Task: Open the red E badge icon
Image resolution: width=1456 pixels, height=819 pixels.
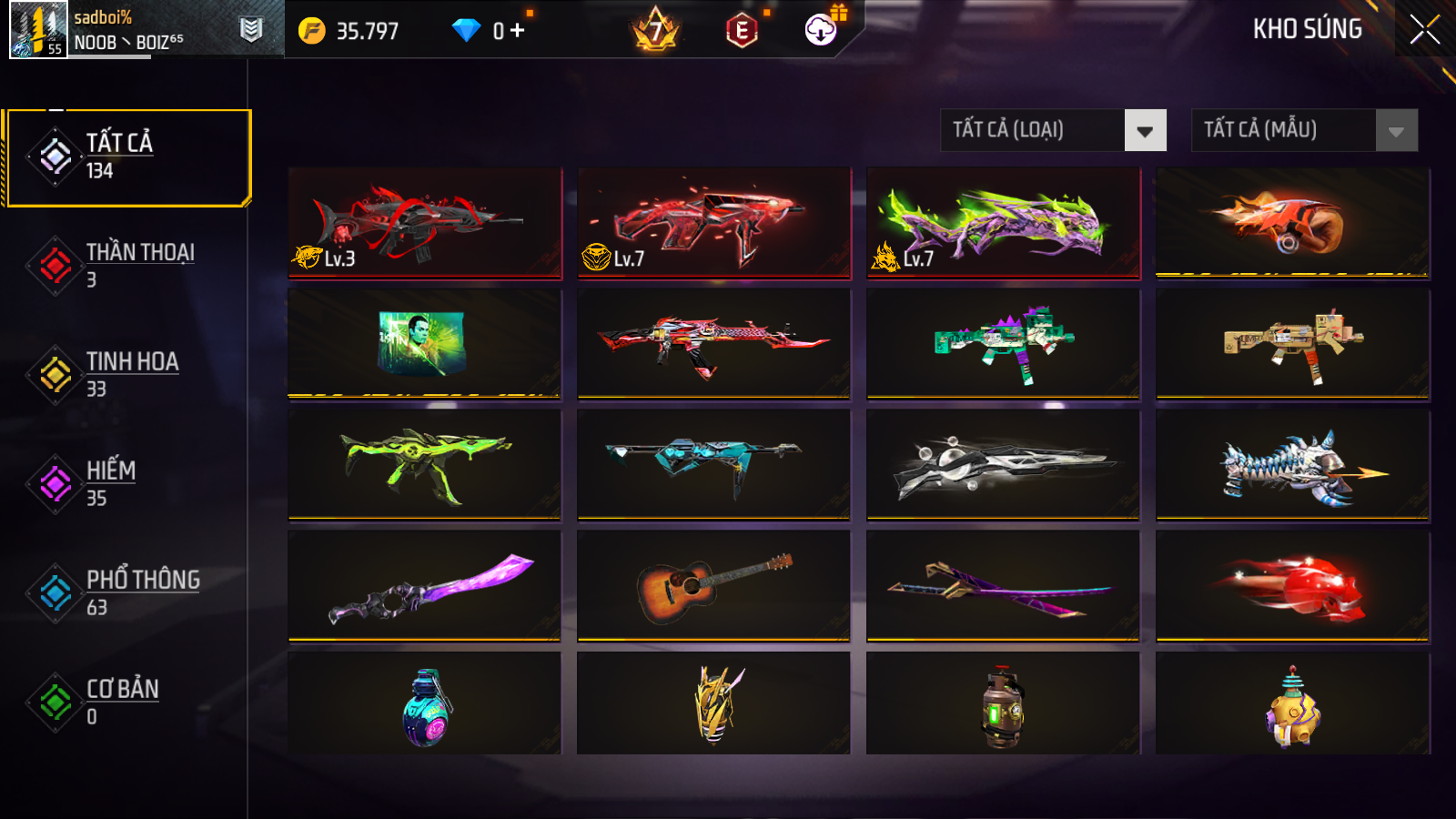Action: coord(742,31)
